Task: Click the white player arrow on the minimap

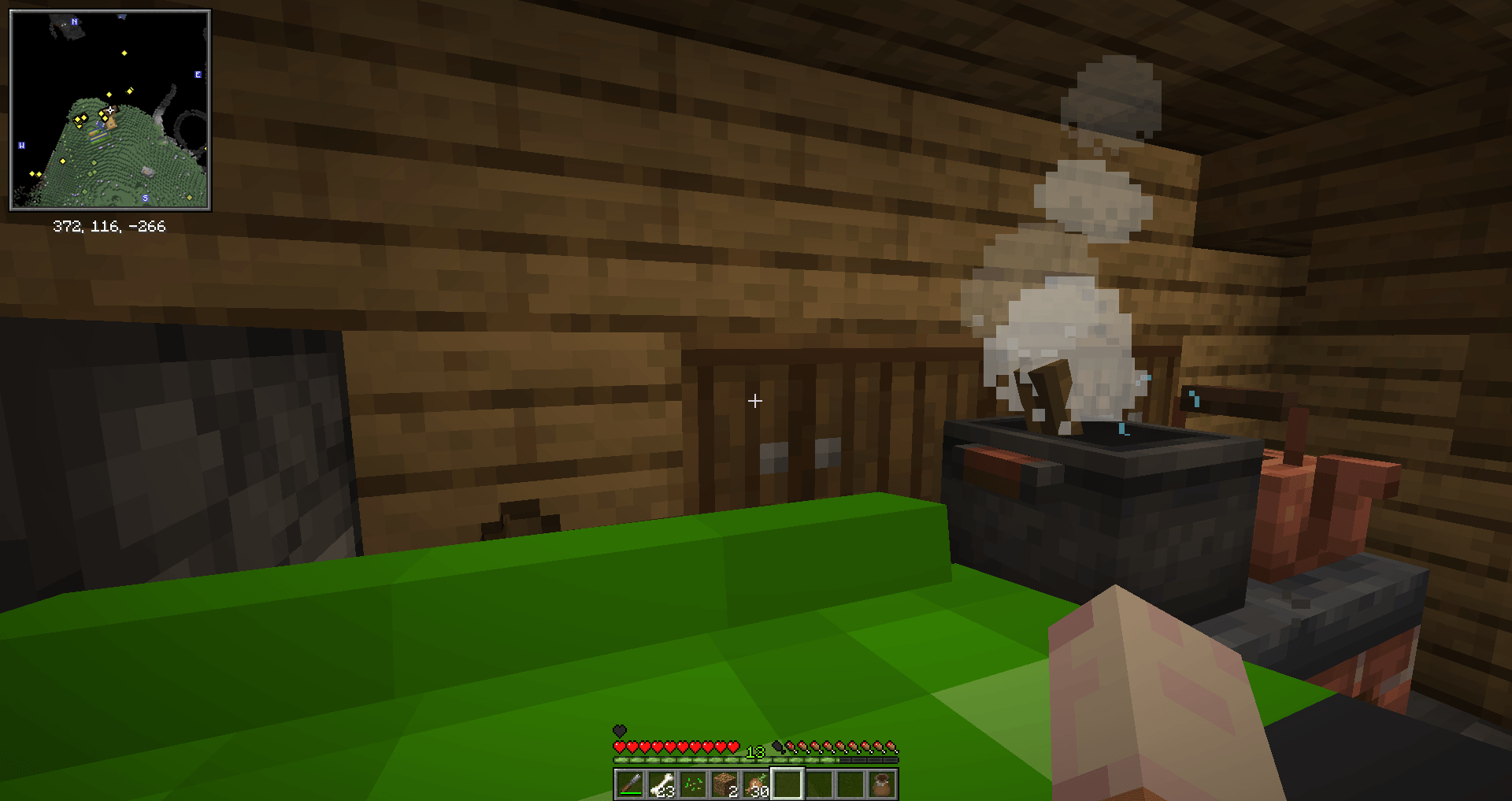Action: point(109,109)
